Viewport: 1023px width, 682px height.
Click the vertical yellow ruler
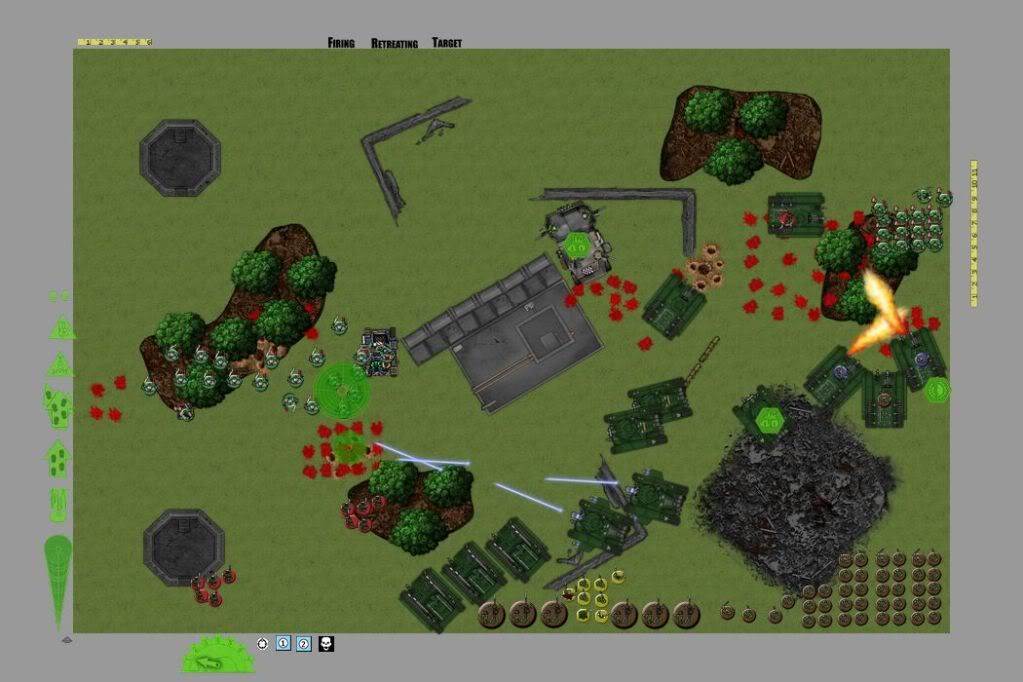tap(974, 232)
